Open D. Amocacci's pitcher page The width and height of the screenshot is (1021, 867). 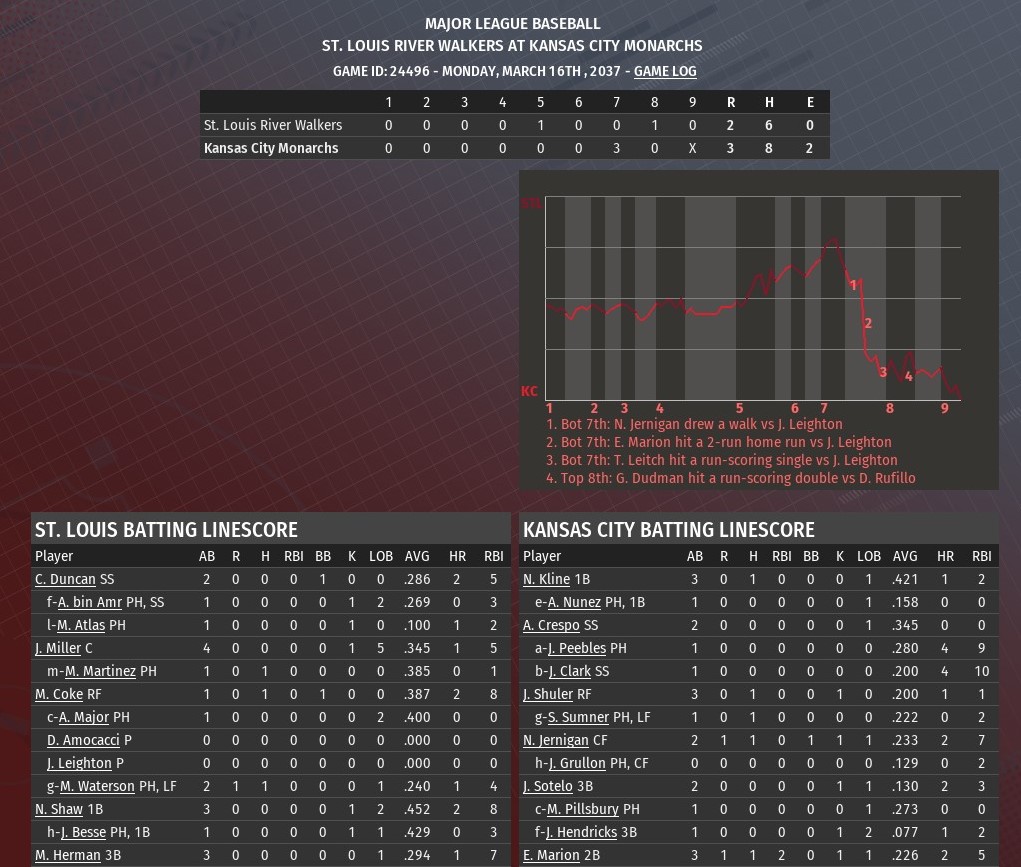83,740
